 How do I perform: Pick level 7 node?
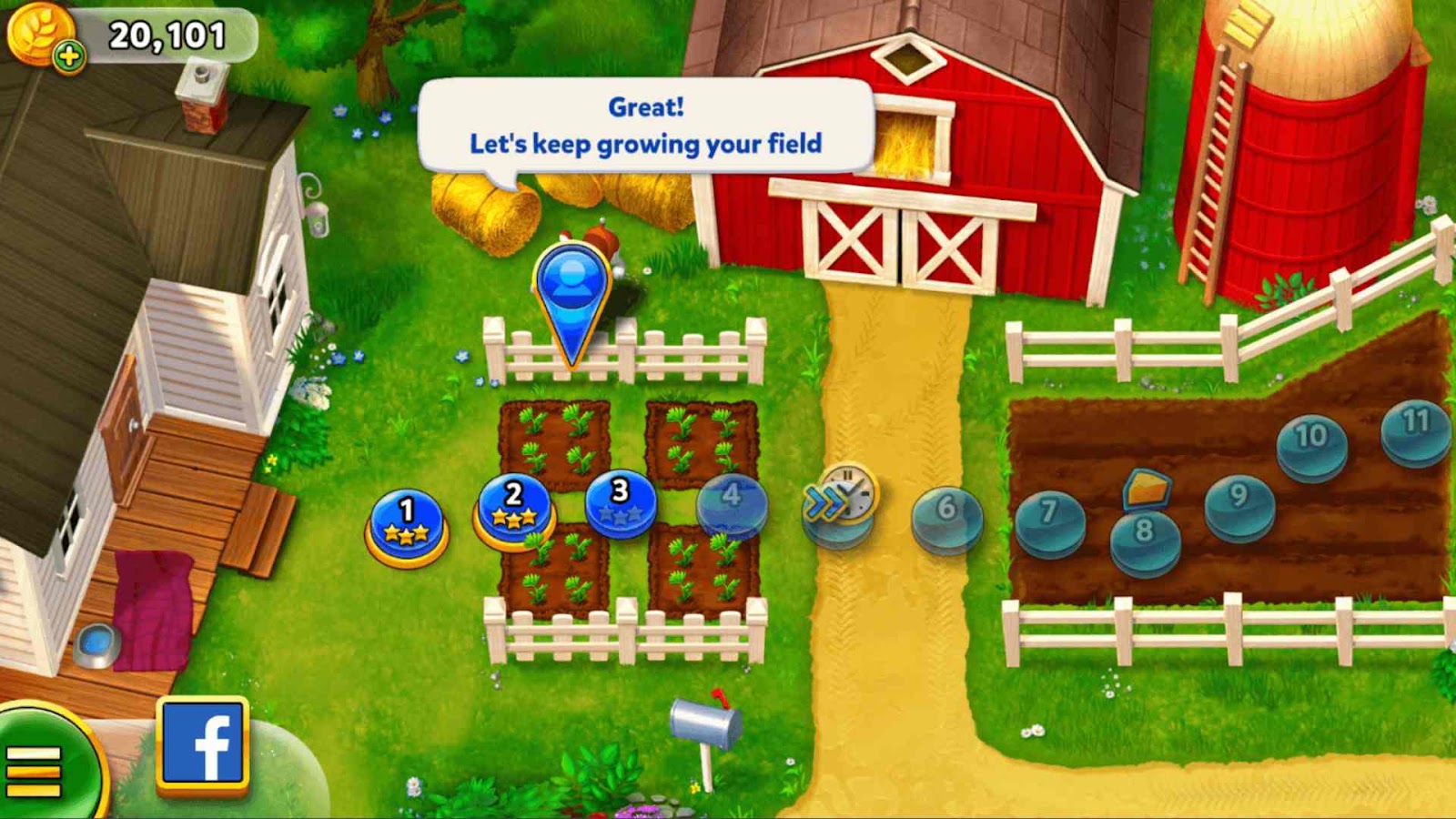(x=1049, y=521)
